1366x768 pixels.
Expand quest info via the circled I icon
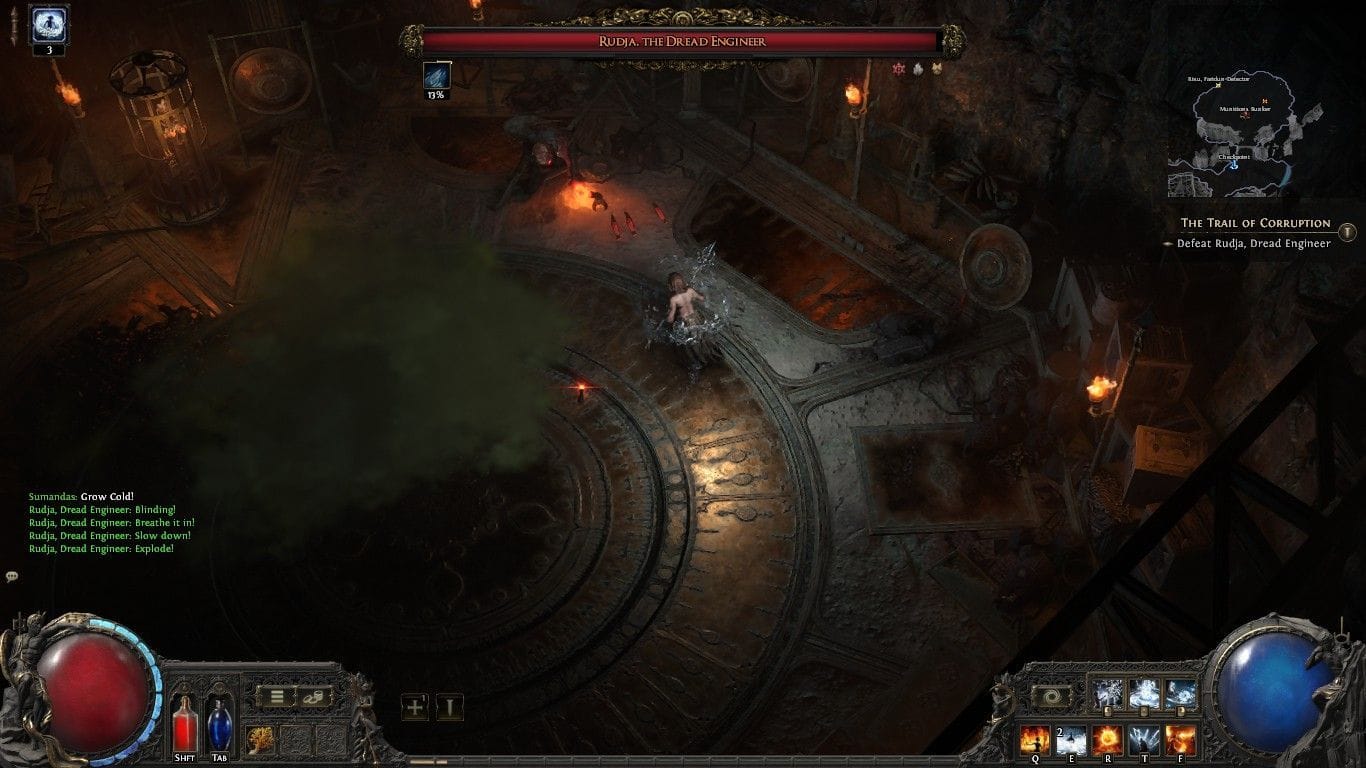pos(1349,231)
